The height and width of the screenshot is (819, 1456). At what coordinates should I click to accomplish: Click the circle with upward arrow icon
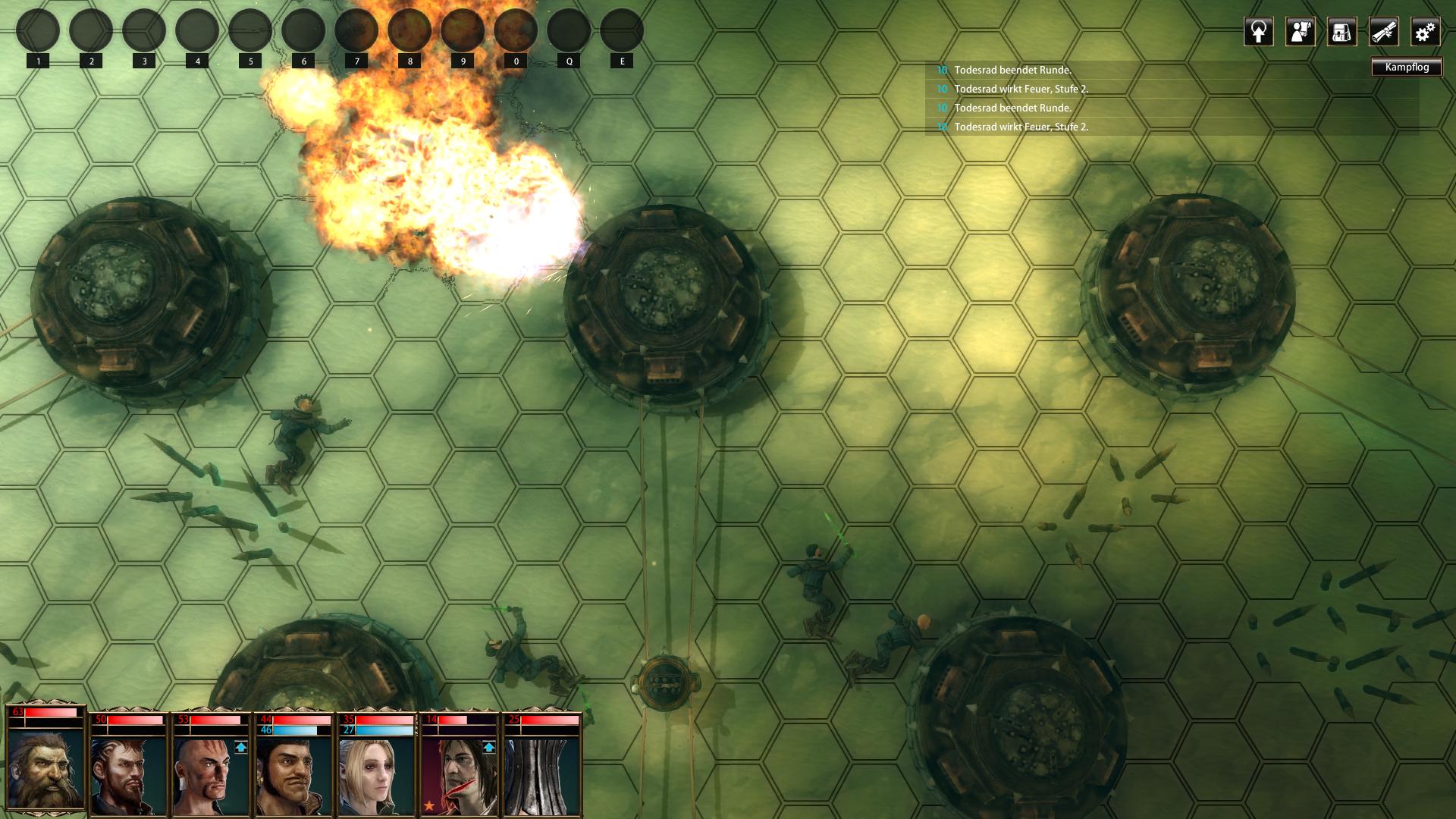coord(1258,32)
